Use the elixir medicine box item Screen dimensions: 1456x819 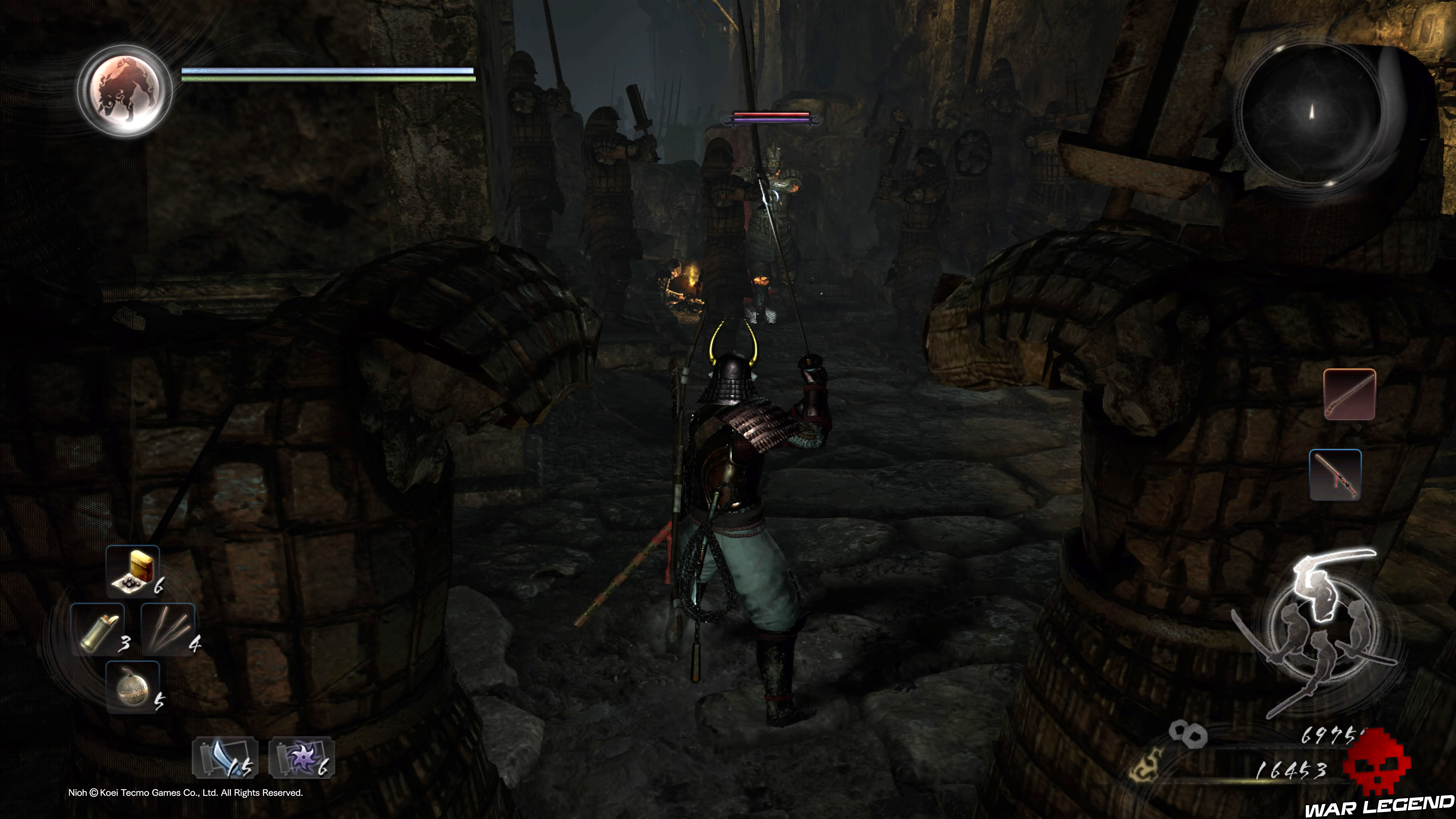133,571
